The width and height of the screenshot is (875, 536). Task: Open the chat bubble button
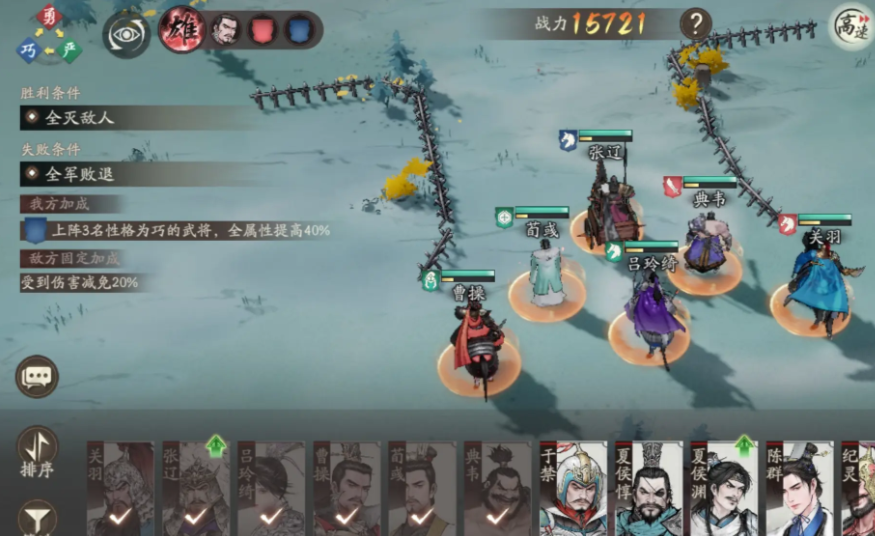(x=37, y=376)
